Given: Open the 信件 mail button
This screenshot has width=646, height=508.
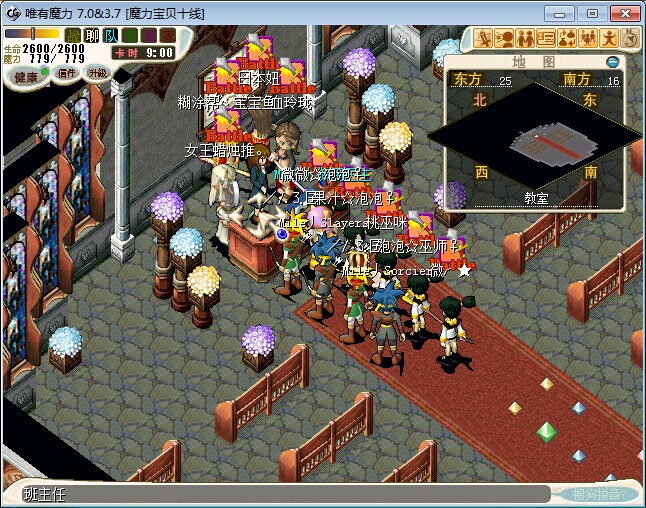Looking at the screenshot, I should (x=67, y=73).
